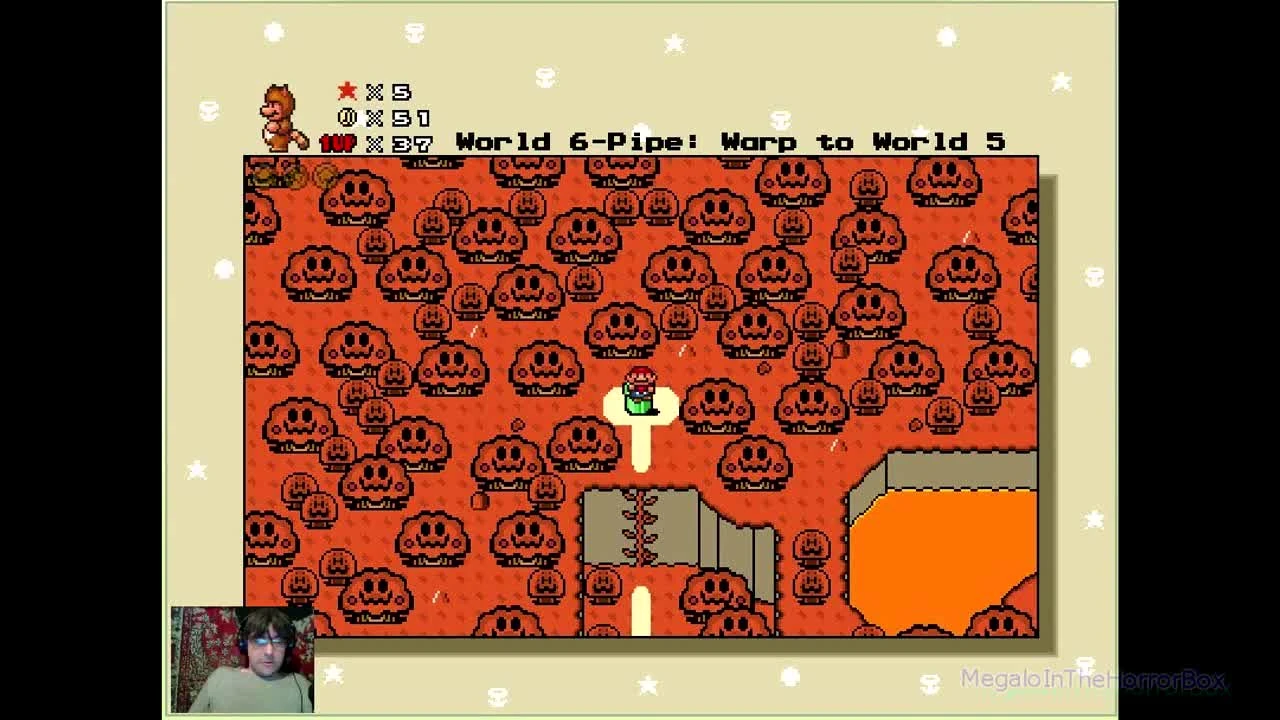Select the red star icon in the HUD
The width and height of the screenshot is (1280, 720).
click(x=346, y=90)
